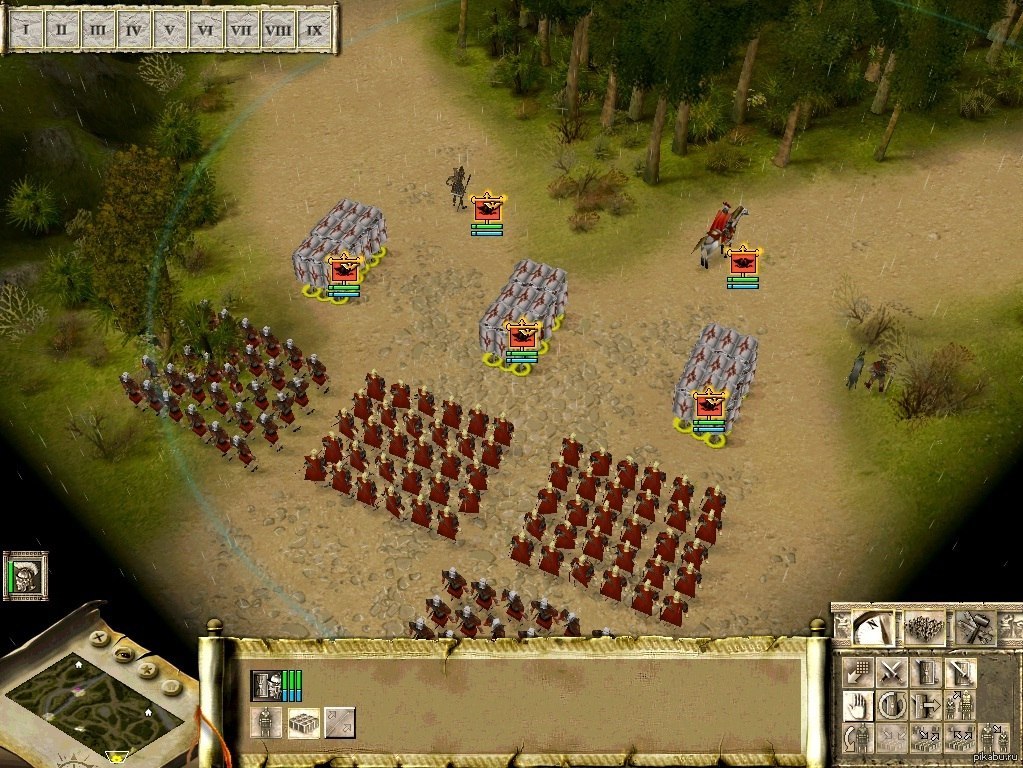Click the single soldier icon in scroll

tap(266, 722)
